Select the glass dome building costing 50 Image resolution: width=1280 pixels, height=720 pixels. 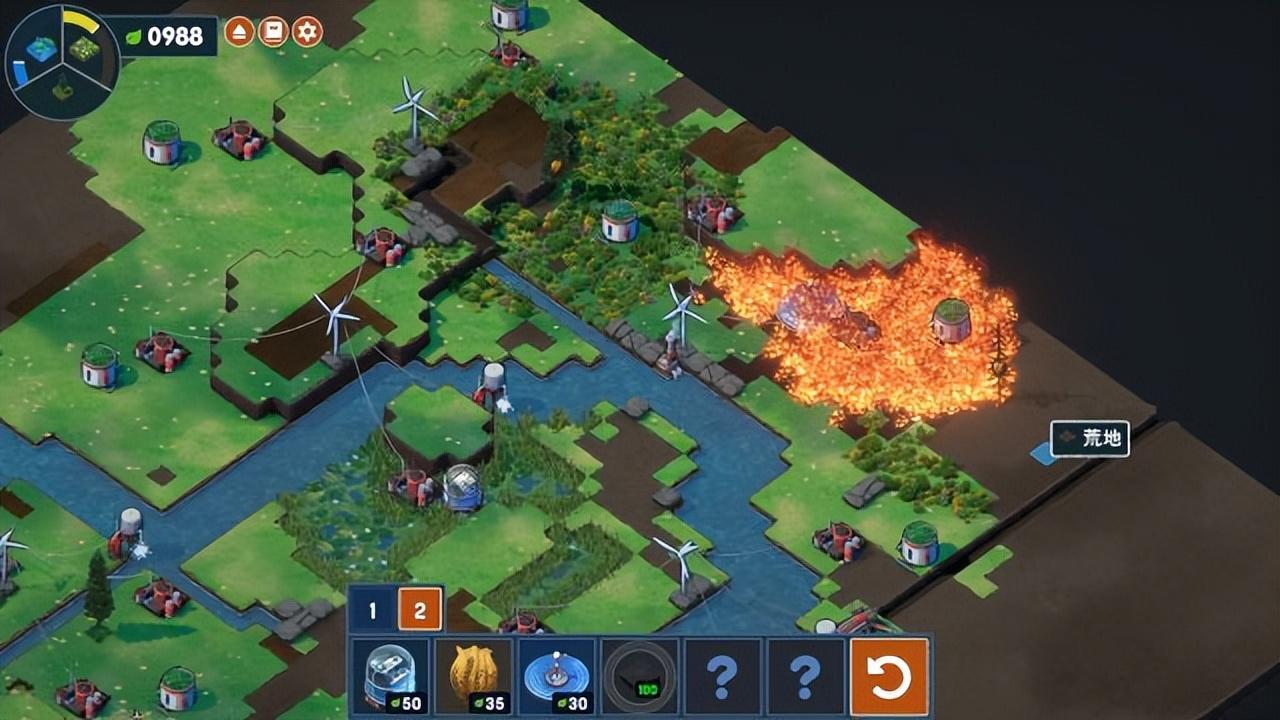pyautogui.click(x=391, y=676)
